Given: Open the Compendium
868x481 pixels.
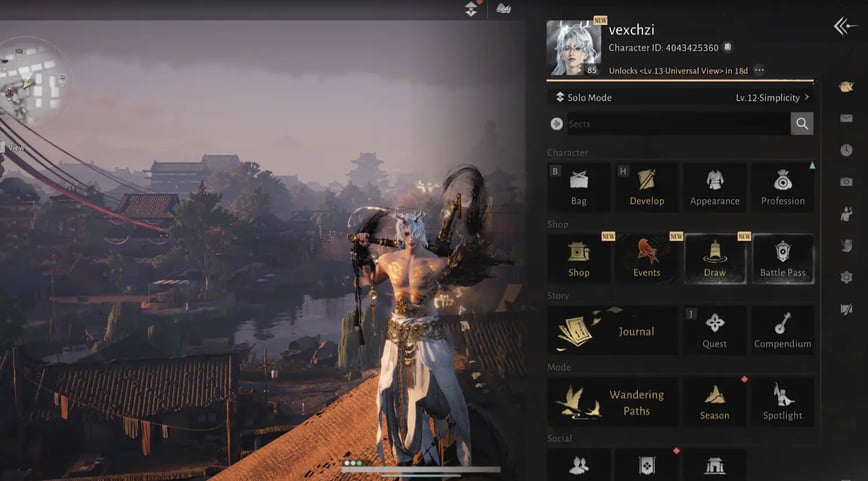Looking at the screenshot, I should click(782, 330).
